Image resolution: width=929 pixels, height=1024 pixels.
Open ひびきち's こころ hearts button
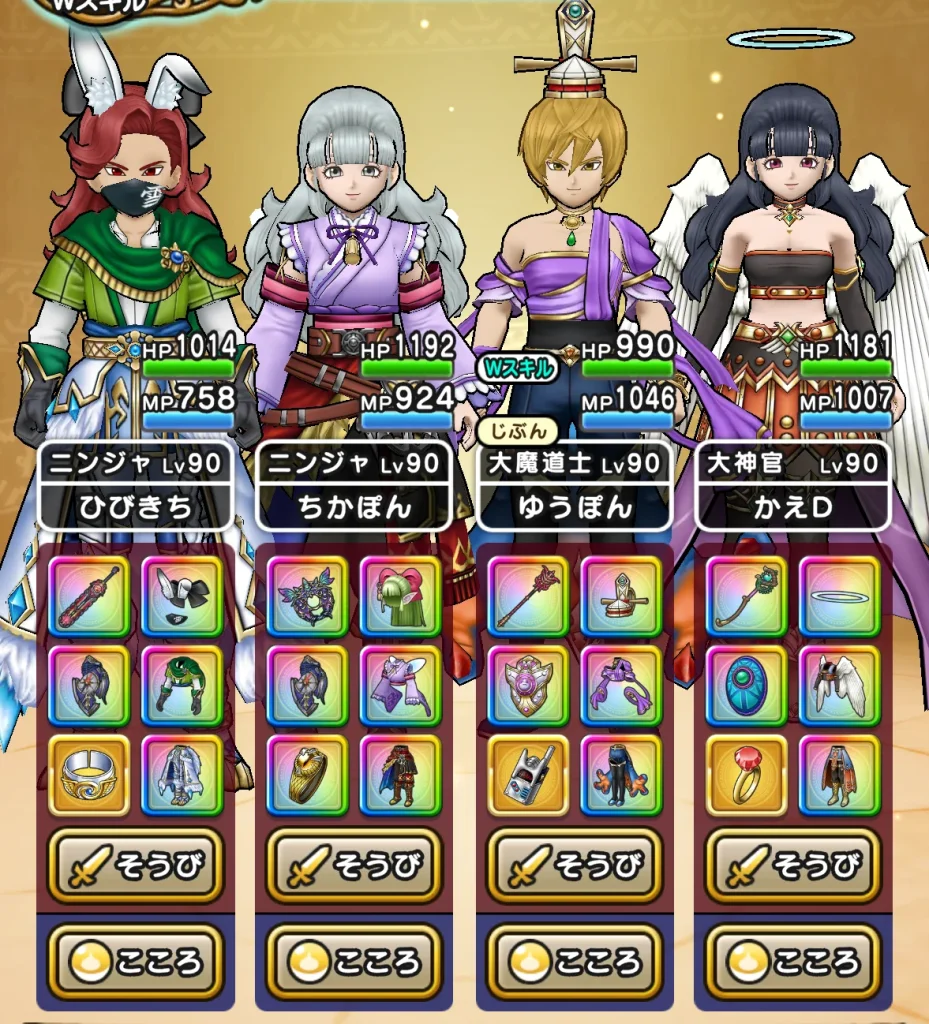136,961
